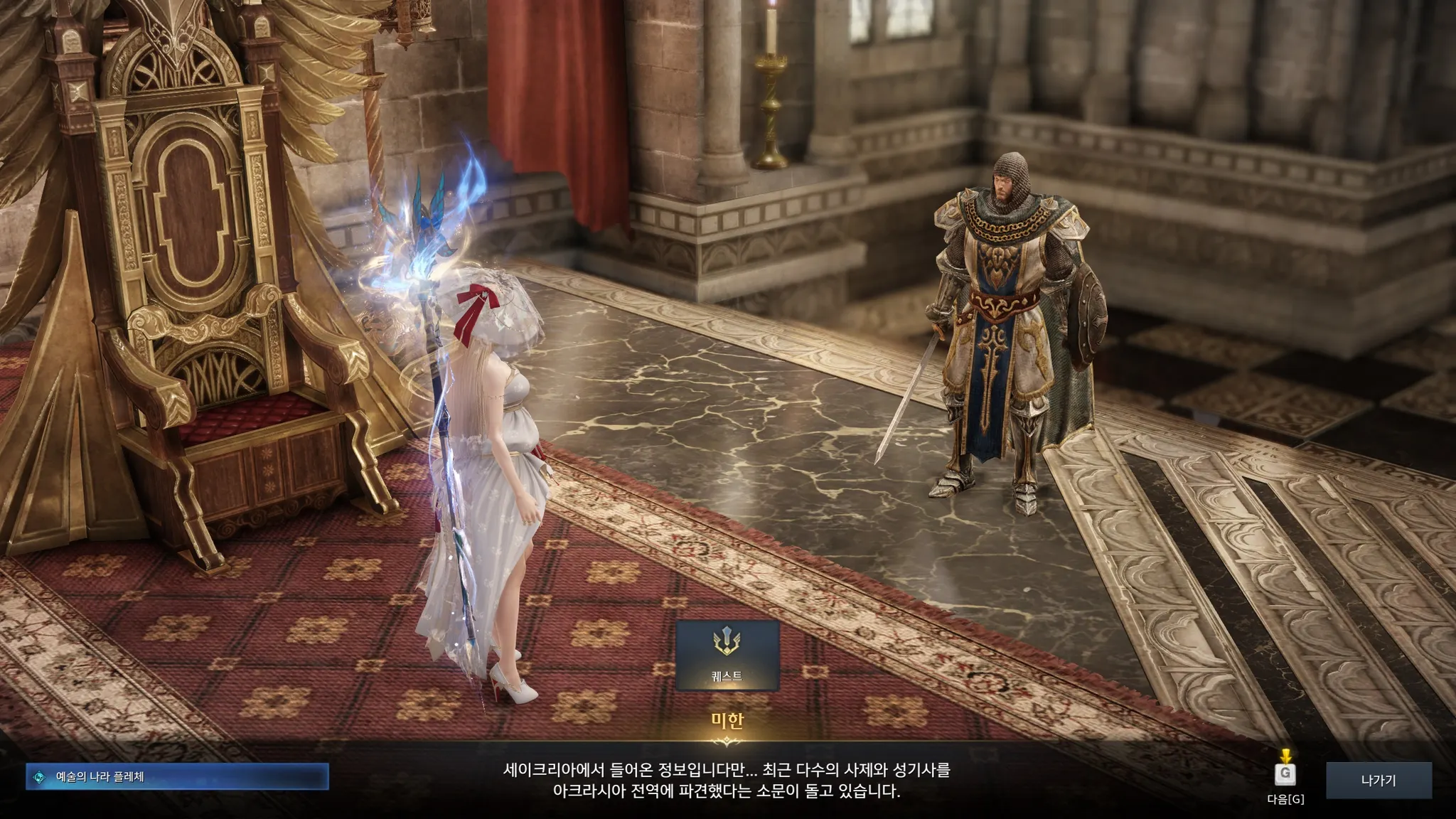
Task: Leave the conversation with 나가기
Action: coord(1378,781)
